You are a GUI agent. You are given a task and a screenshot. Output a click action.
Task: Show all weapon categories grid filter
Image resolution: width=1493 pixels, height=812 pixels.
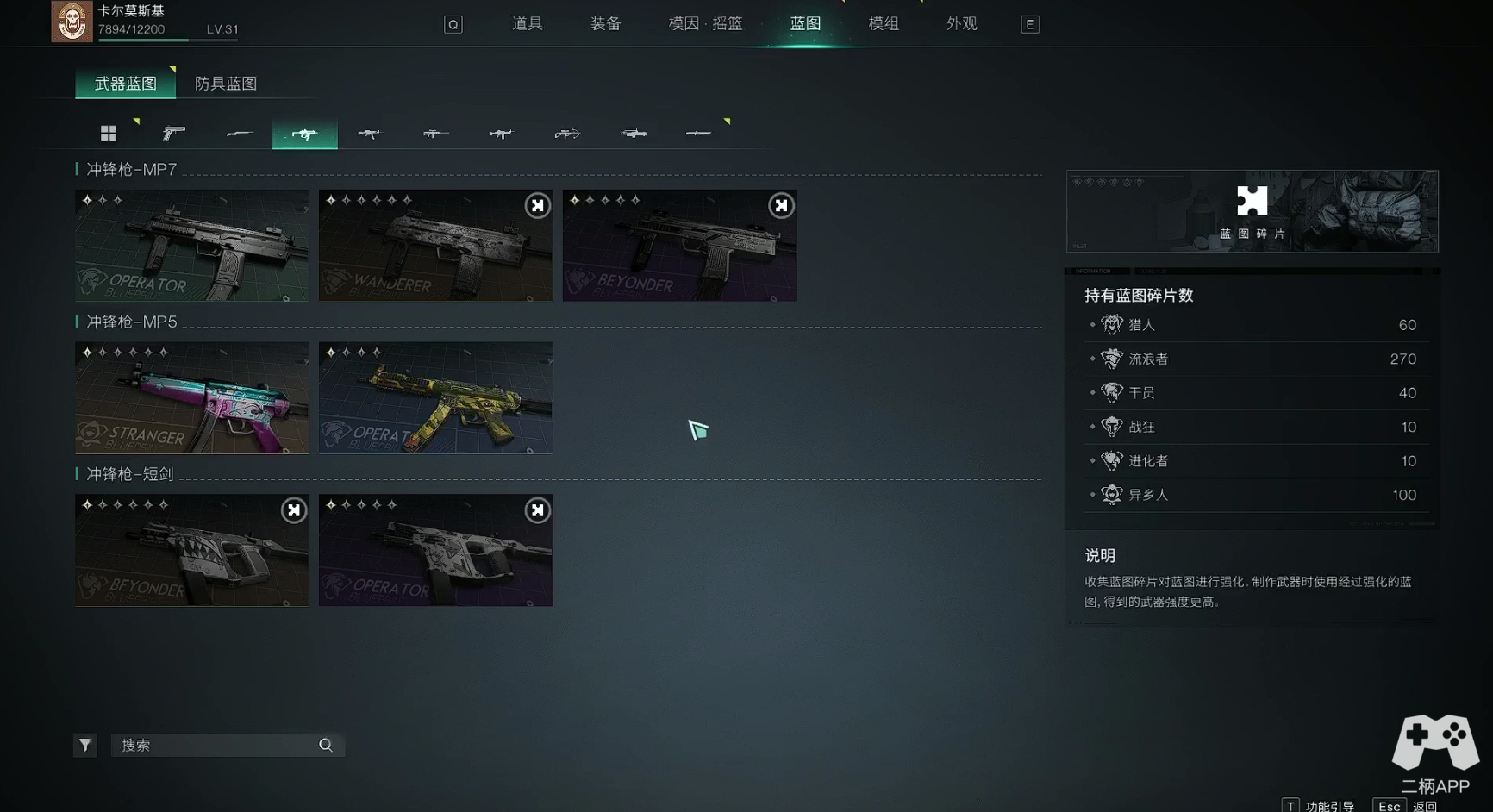click(108, 133)
